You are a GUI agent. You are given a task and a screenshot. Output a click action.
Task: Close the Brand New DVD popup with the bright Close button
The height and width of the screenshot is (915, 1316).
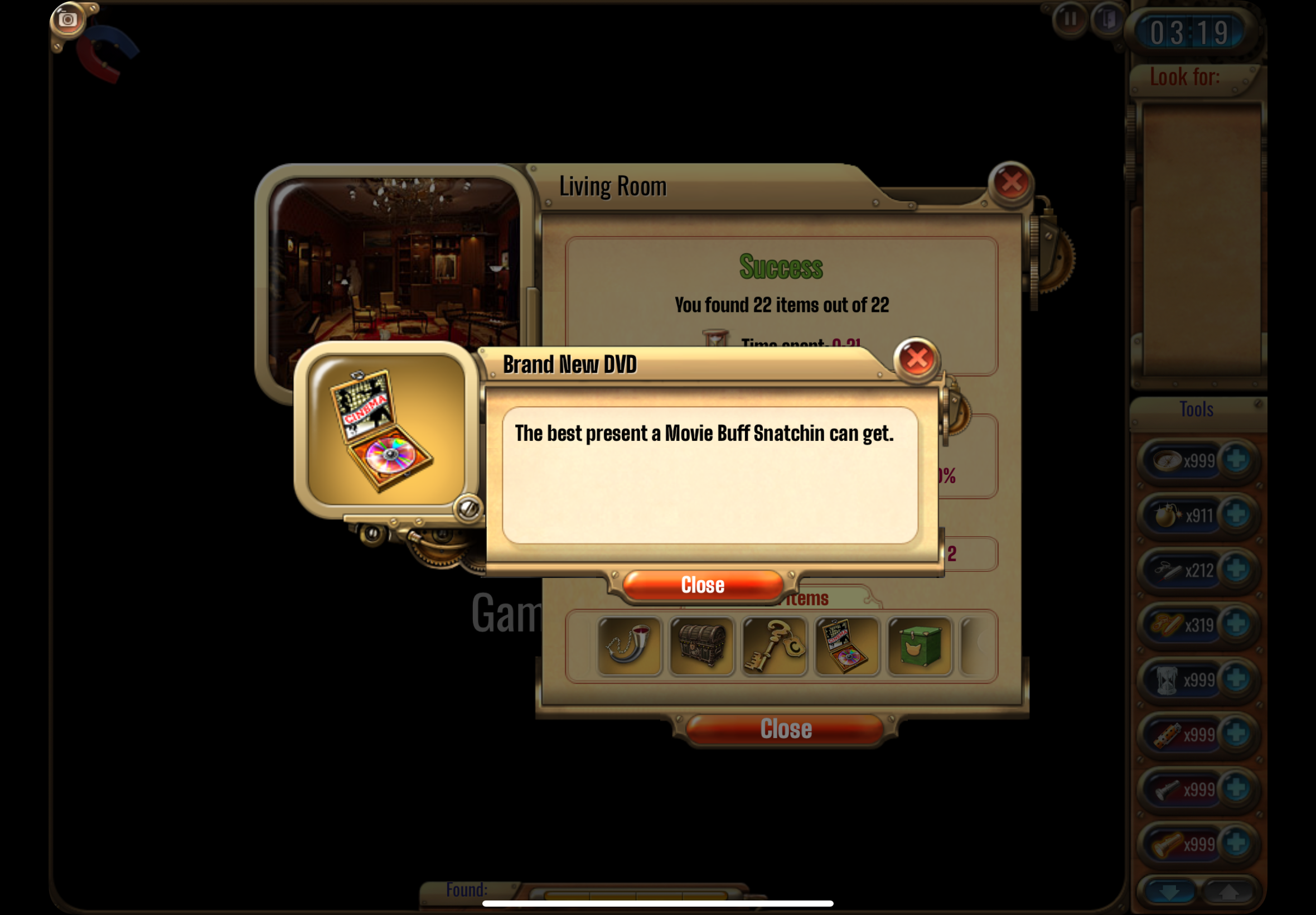pos(703,585)
